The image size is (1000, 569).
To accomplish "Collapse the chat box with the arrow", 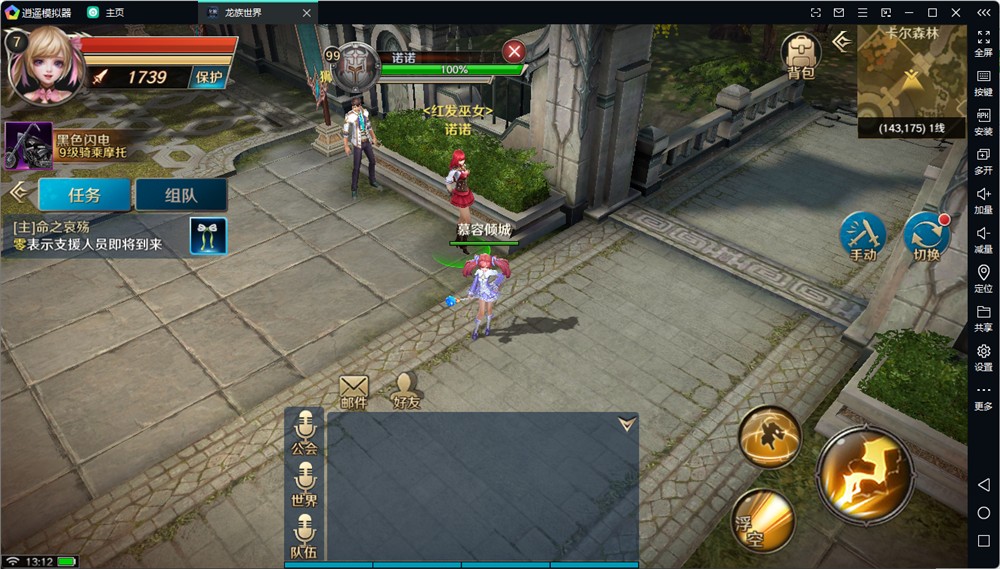I will click(x=626, y=424).
